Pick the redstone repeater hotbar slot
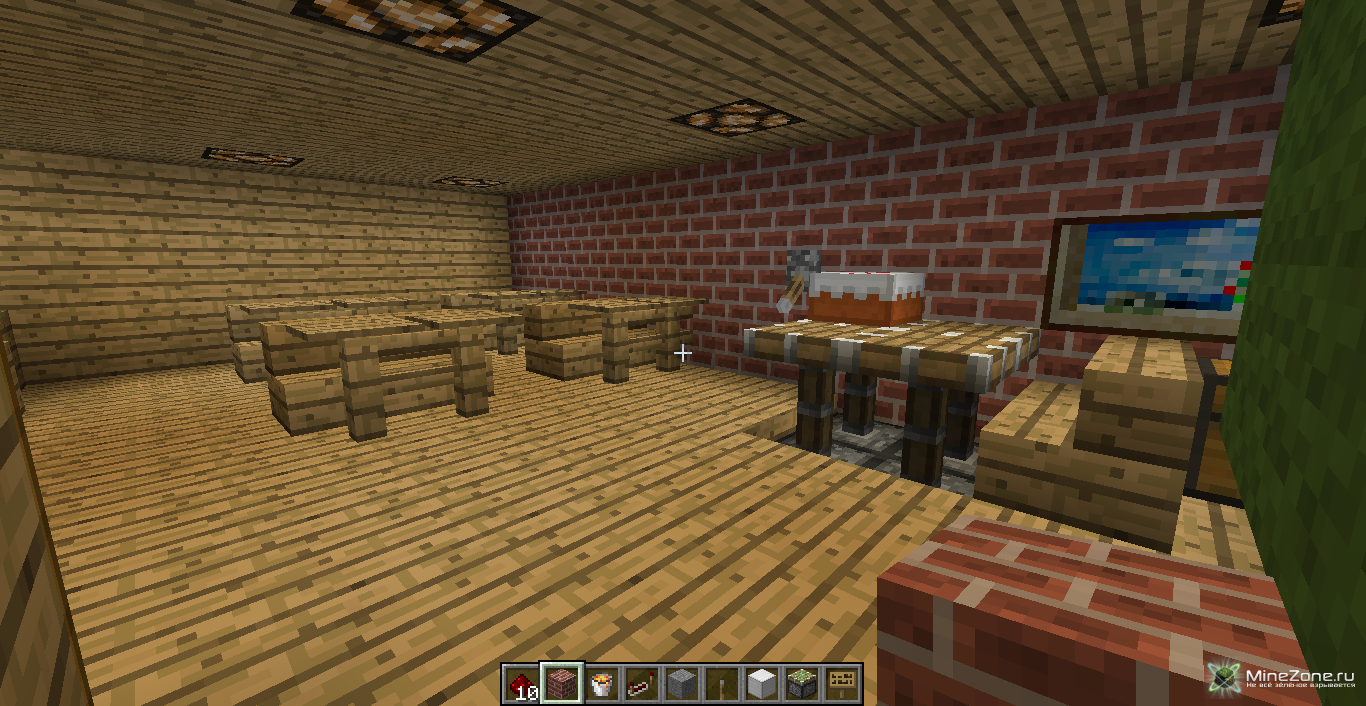The width and height of the screenshot is (1366, 706). [x=641, y=684]
